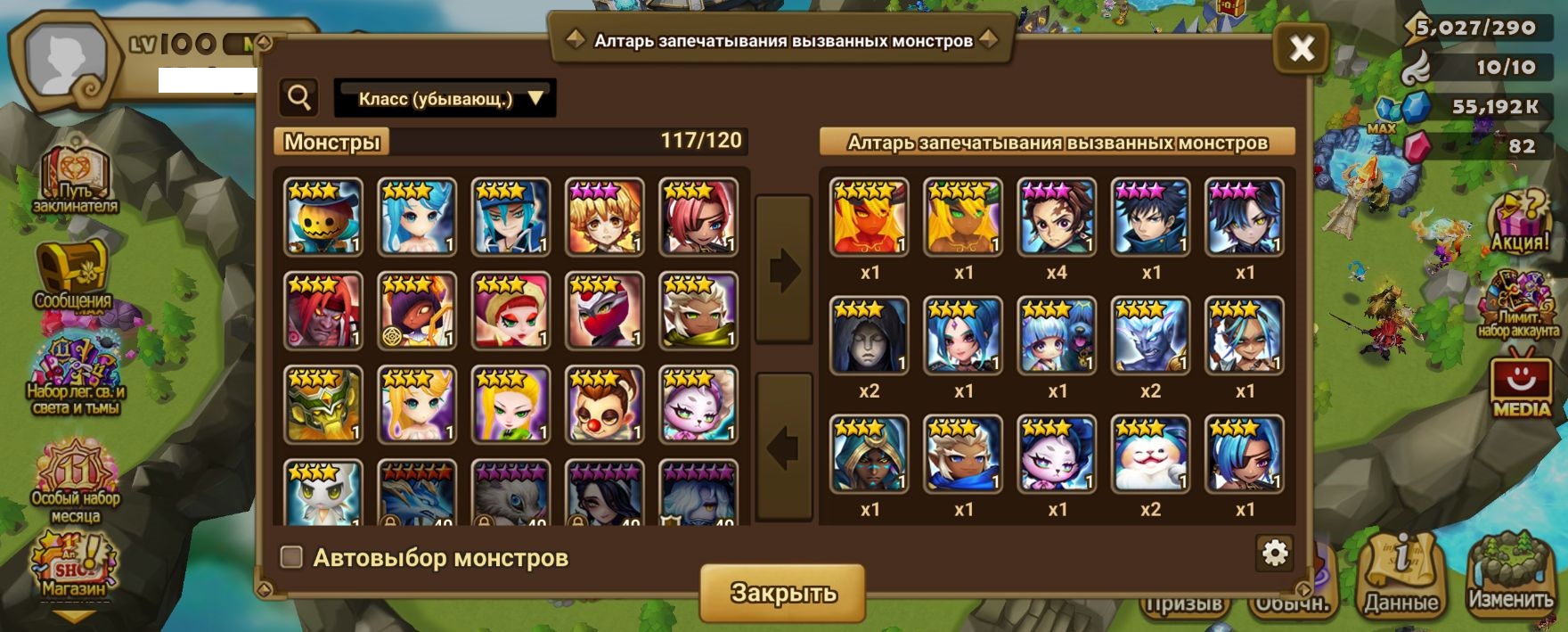Open monster search with the magnifier icon
1568x632 pixels.
[x=299, y=97]
